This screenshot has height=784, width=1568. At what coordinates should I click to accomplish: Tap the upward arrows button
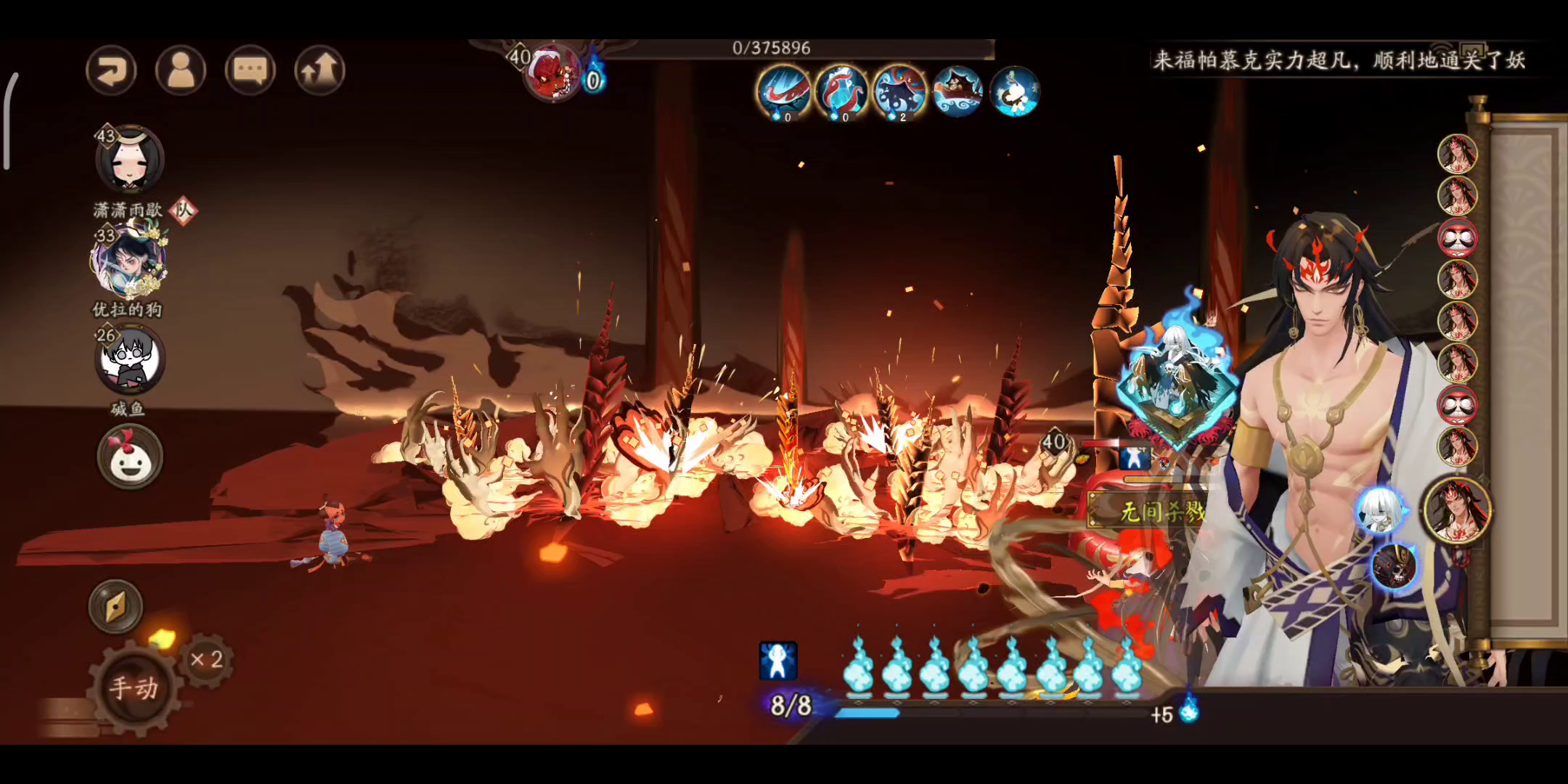[319, 70]
